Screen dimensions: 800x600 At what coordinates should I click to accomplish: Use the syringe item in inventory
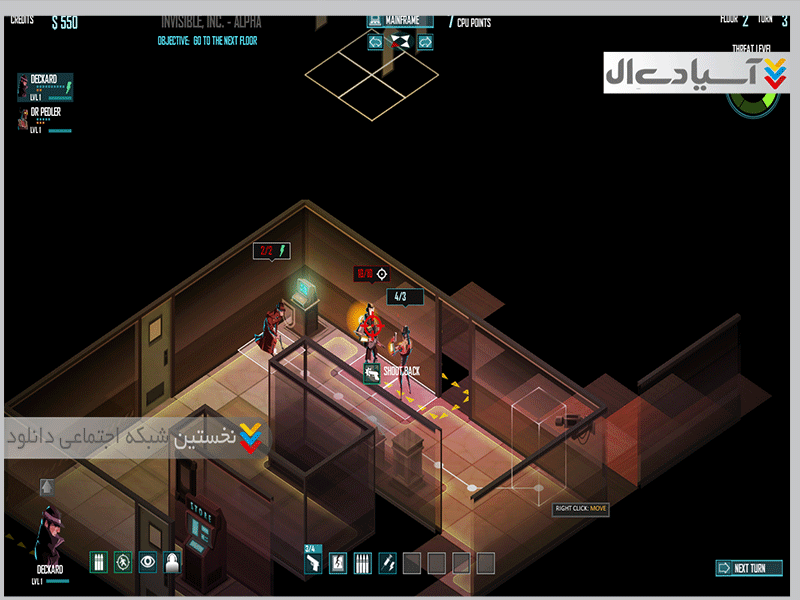coord(386,563)
